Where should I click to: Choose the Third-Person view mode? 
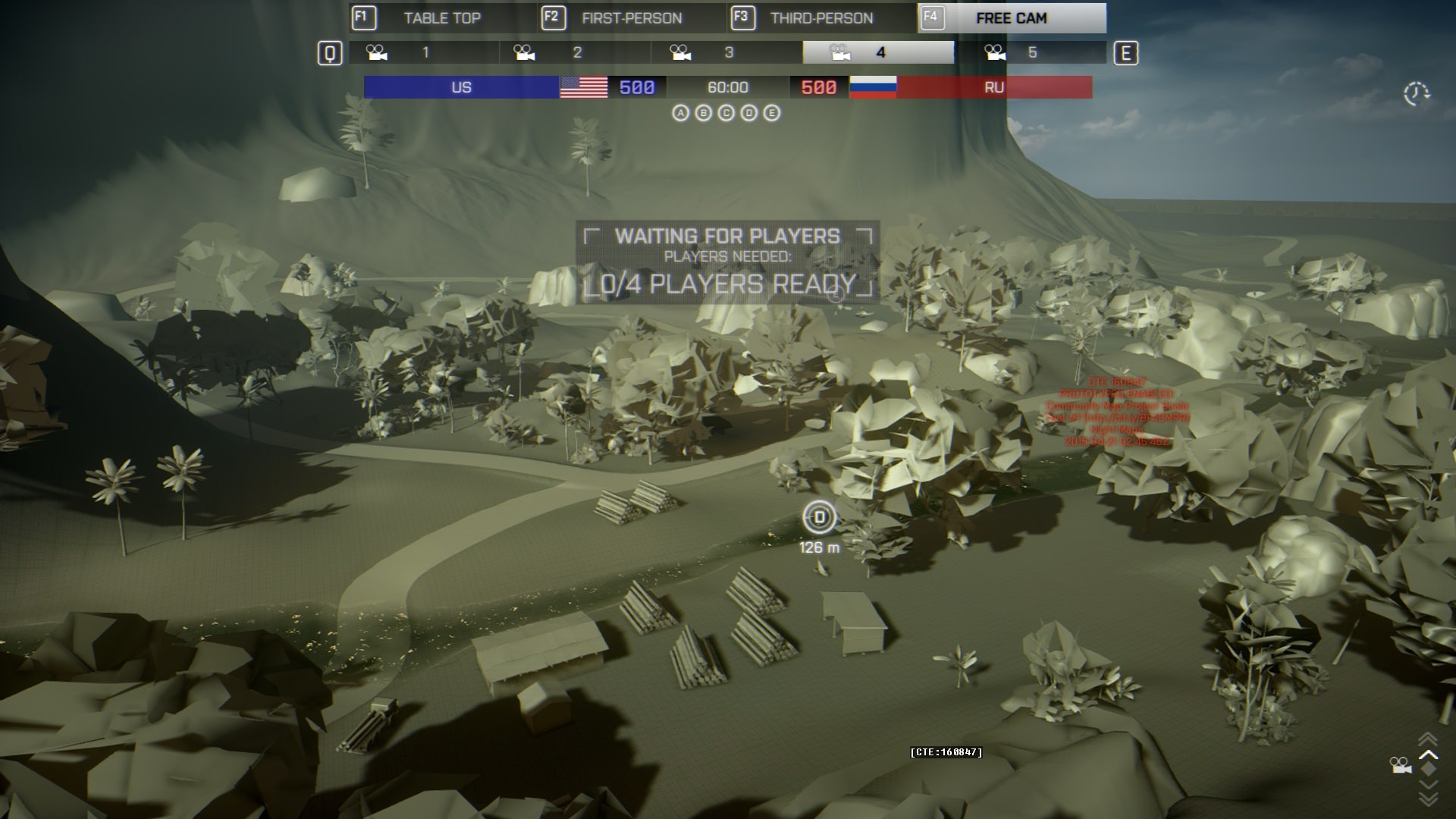821,18
